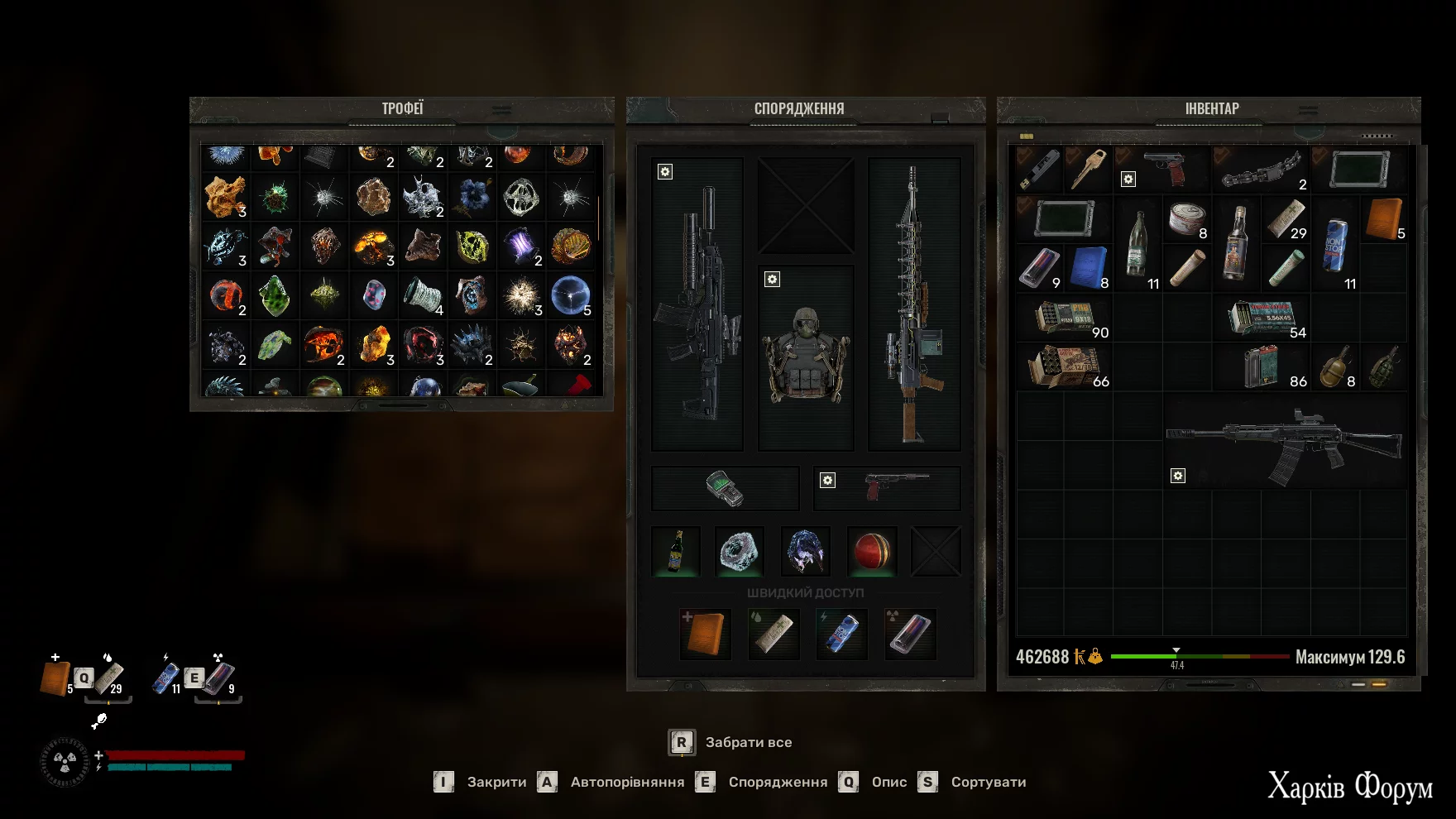This screenshot has width=1456, height=819.
Task: Select the red ball artifact slot
Action: tap(871, 551)
